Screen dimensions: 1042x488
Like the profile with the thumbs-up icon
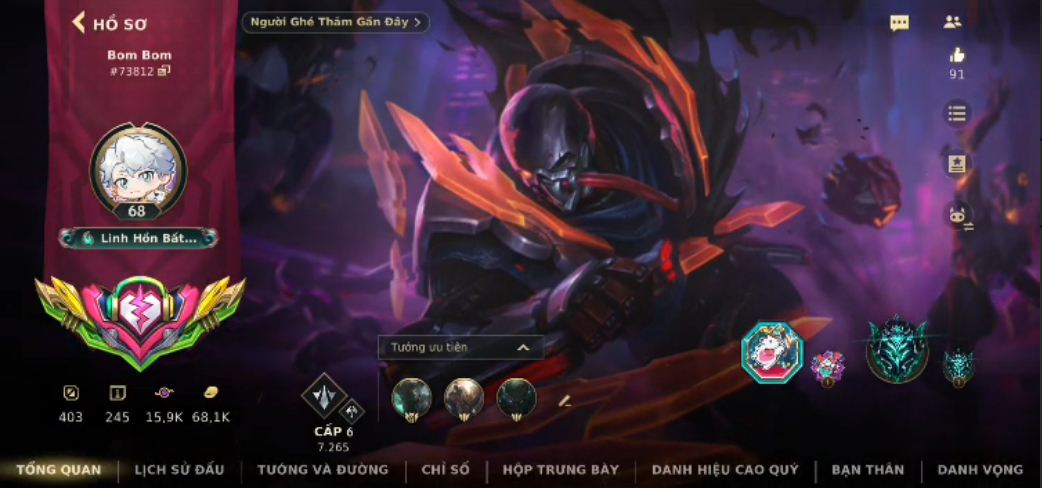(957, 56)
